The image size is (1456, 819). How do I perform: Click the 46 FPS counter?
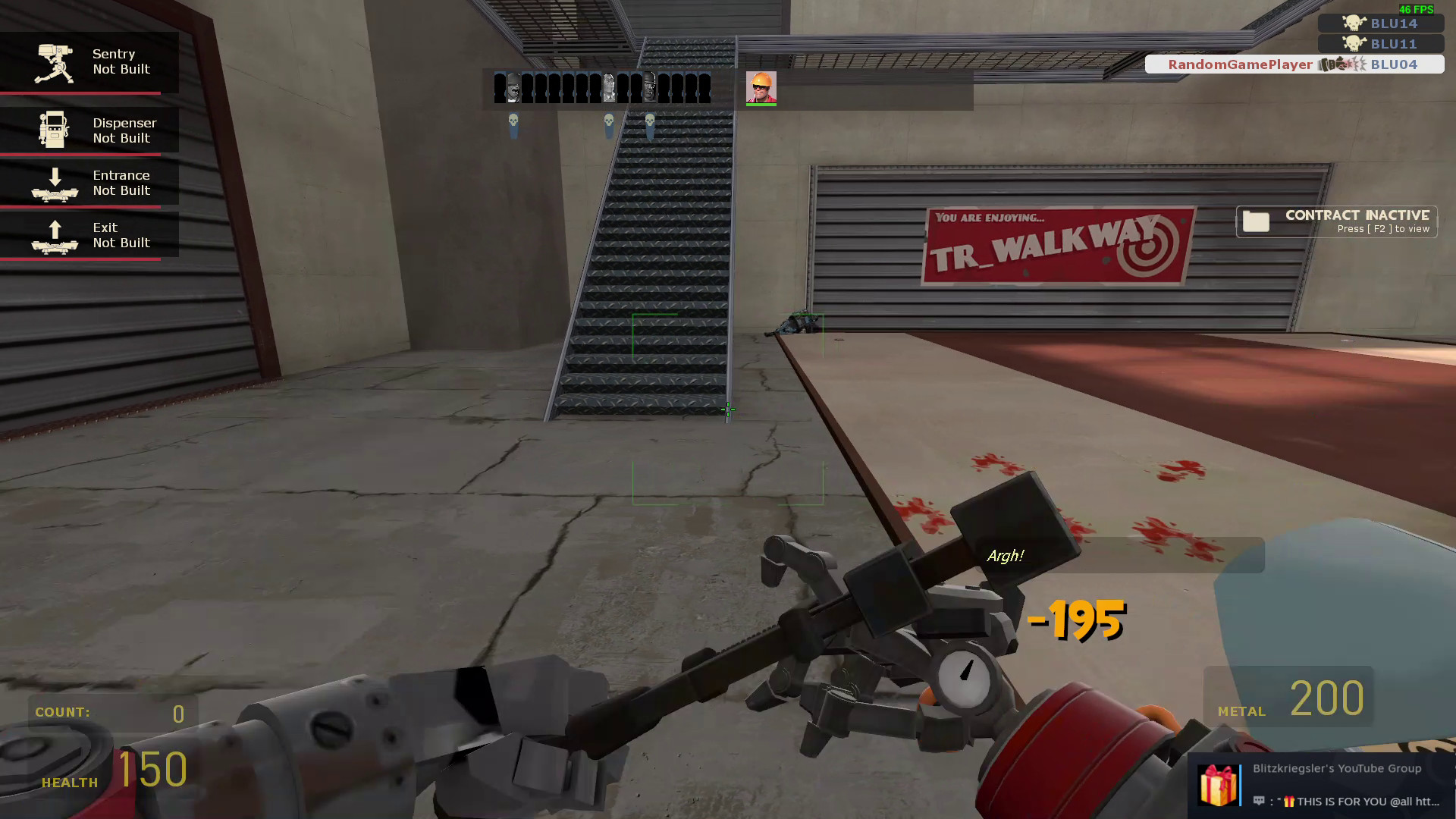[x=1415, y=9]
